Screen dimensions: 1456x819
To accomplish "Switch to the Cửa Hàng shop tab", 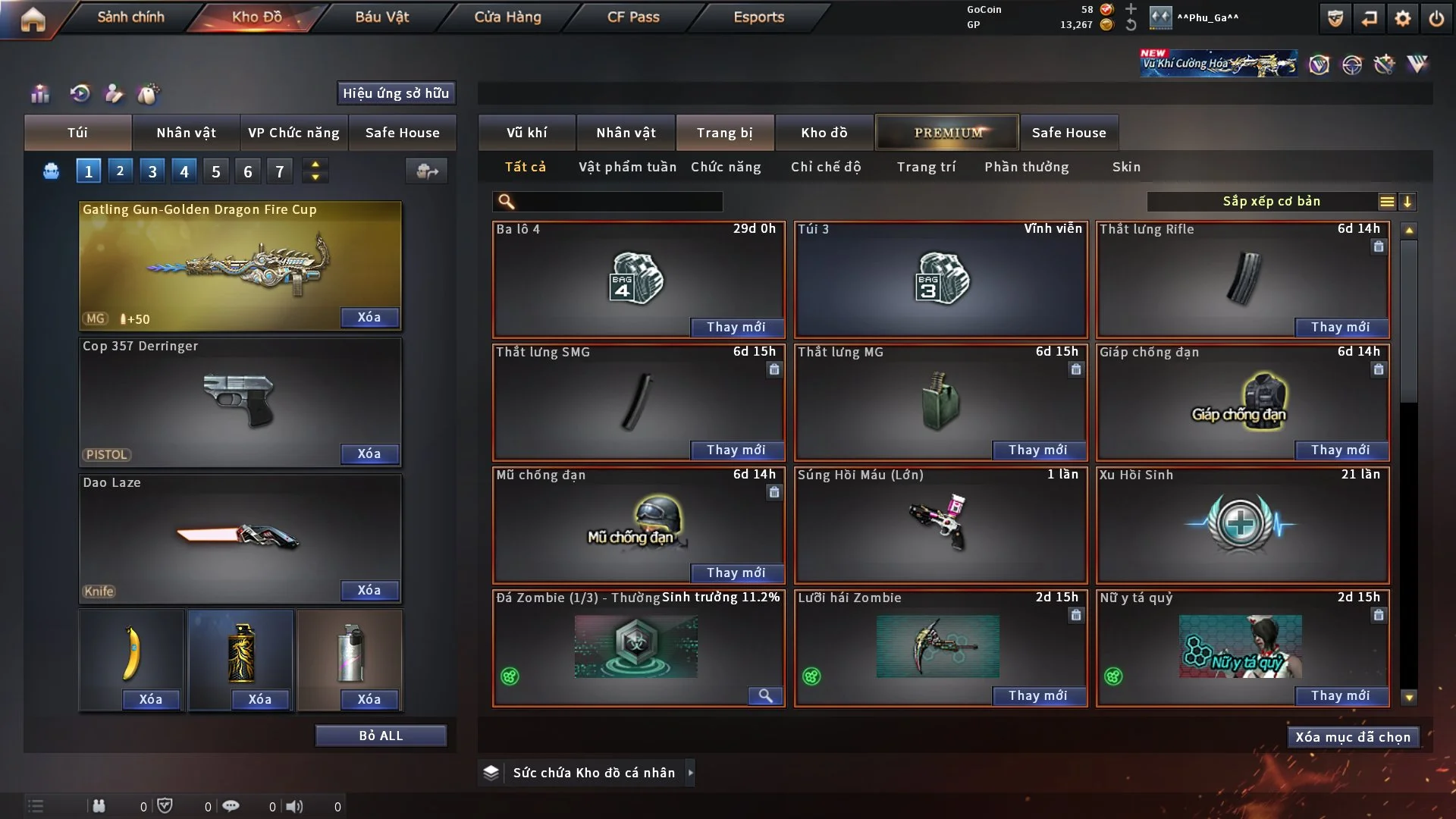I will point(507,17).
